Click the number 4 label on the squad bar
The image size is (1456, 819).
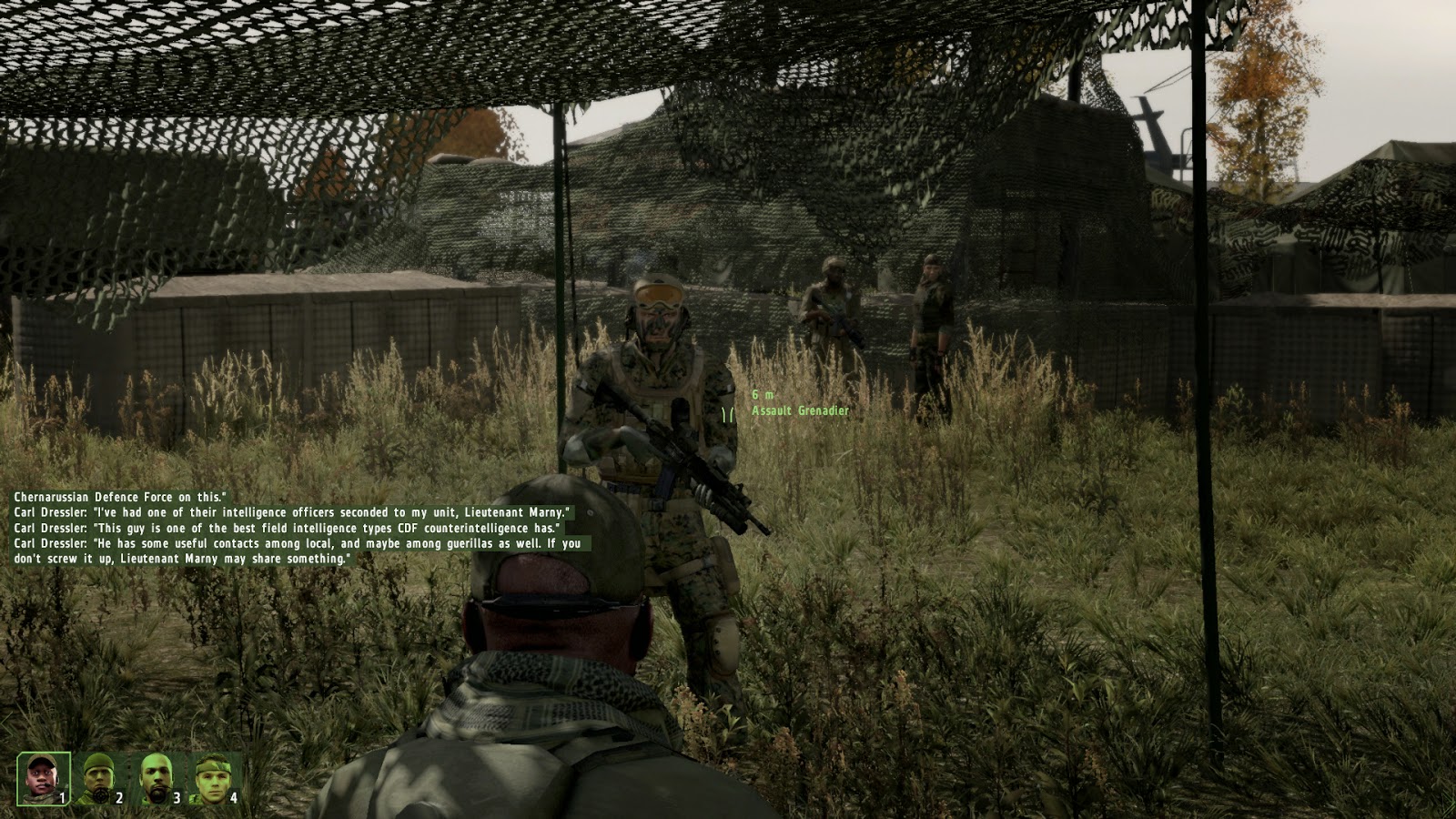point(234,797)
